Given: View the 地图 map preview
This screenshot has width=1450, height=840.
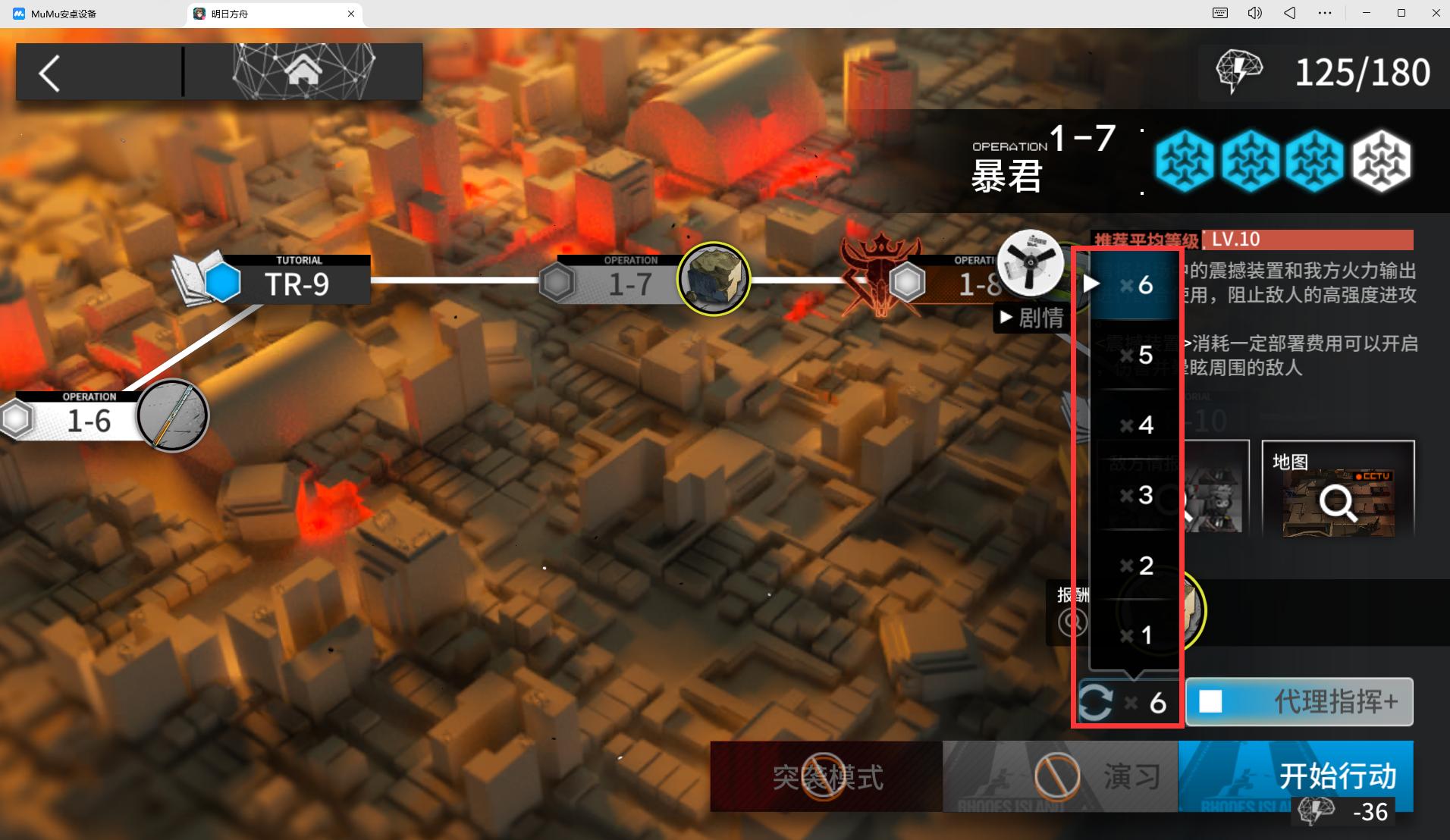Looking at the screenshot, I should [x=1338, y=489].
